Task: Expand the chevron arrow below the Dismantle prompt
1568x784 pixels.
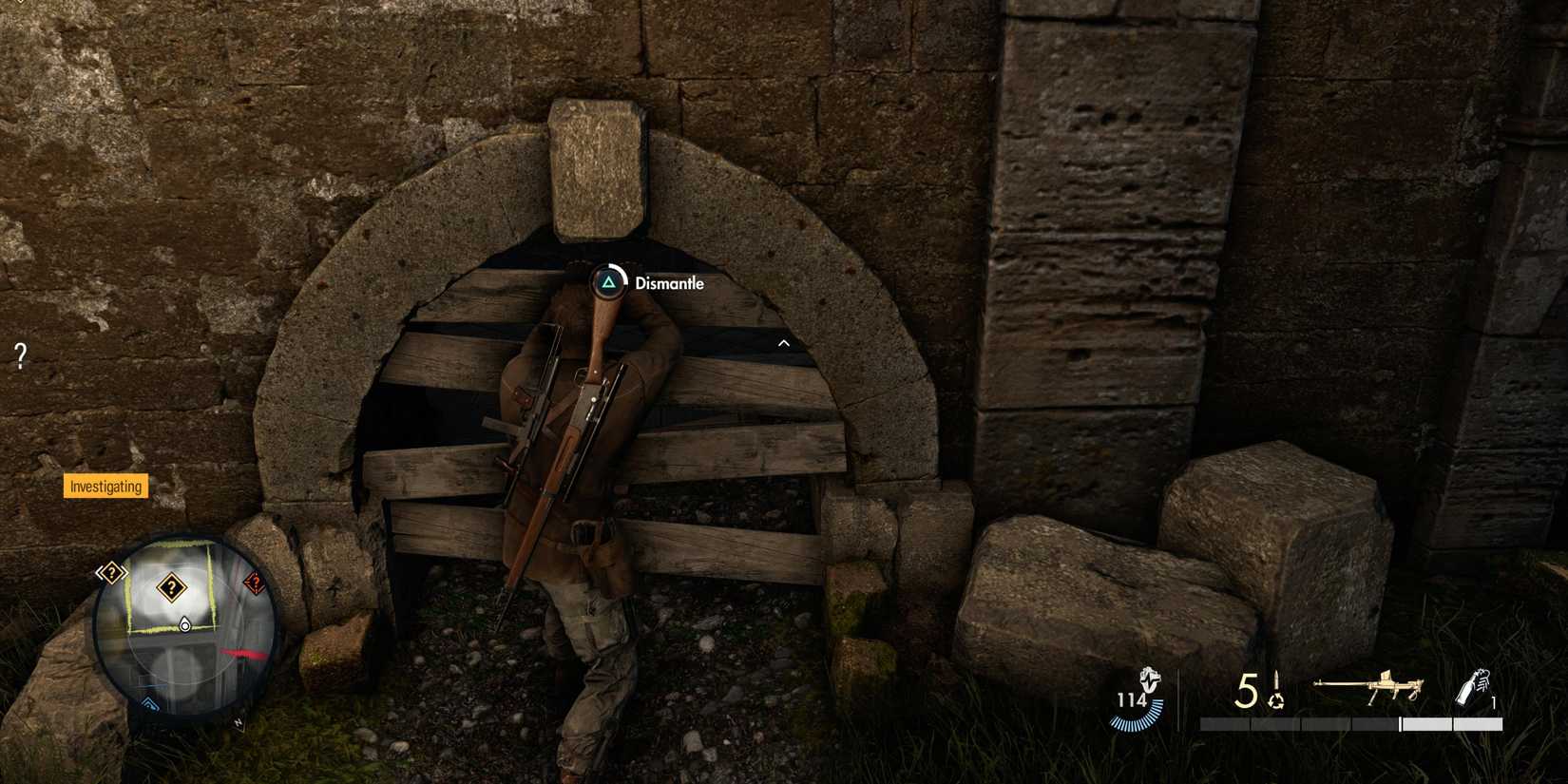Action: (x=783, y=343)
